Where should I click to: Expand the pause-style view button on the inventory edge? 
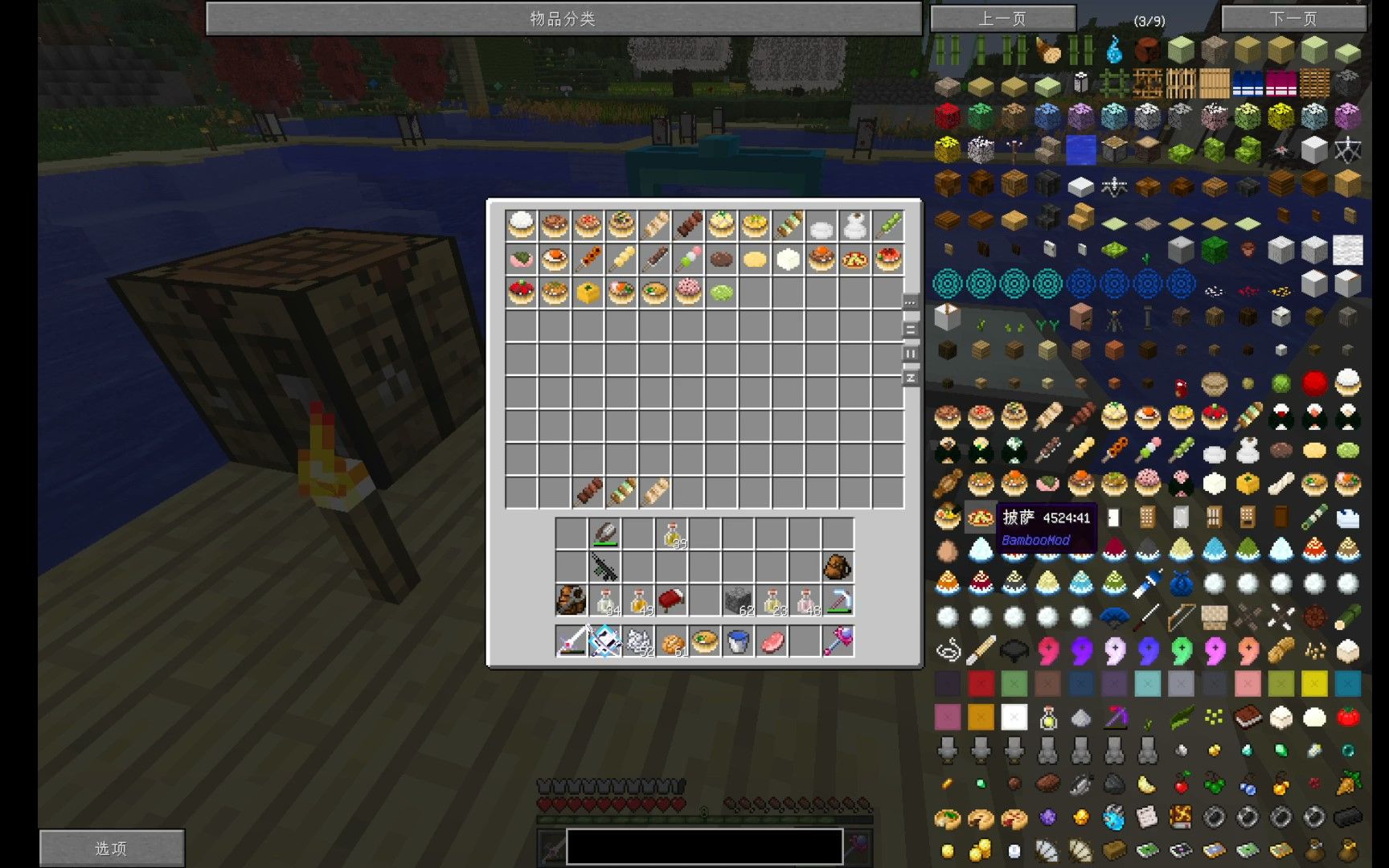[909, 352]
